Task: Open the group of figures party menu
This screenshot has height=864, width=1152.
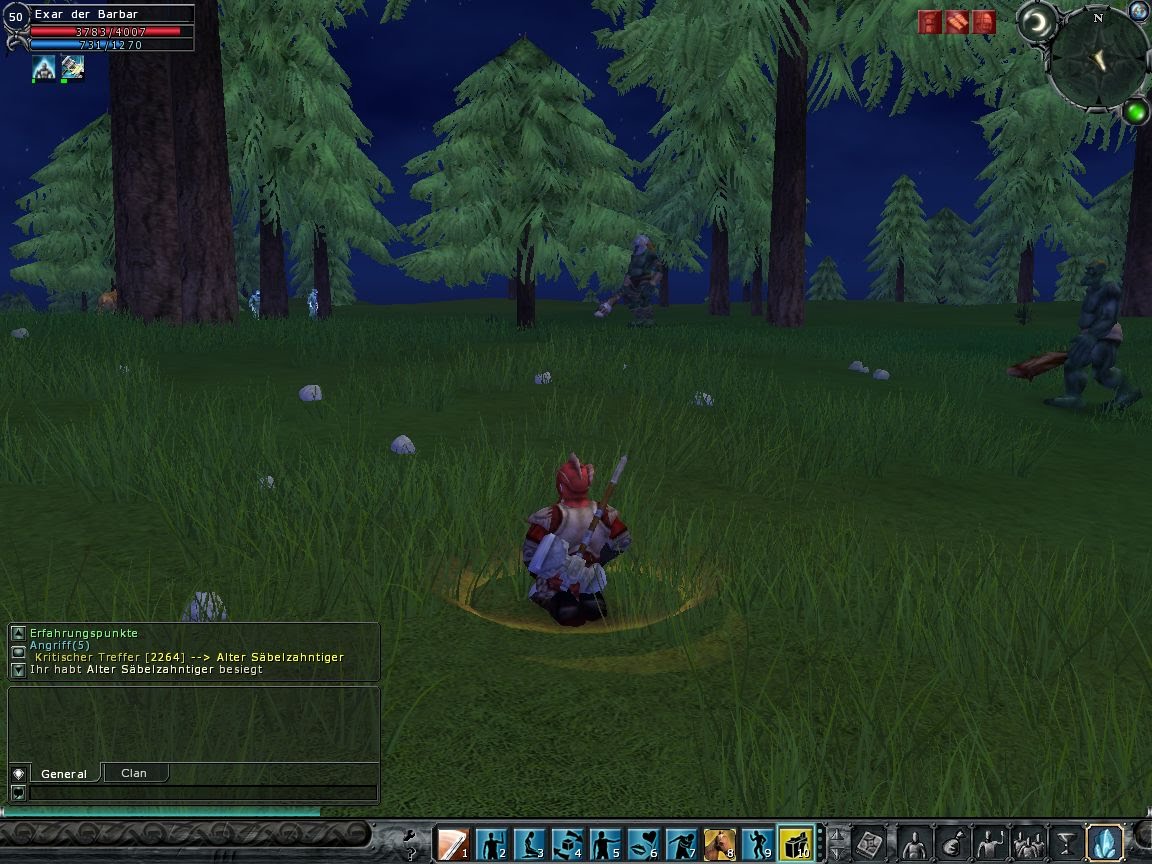Action: click(x=1028, y=845)
